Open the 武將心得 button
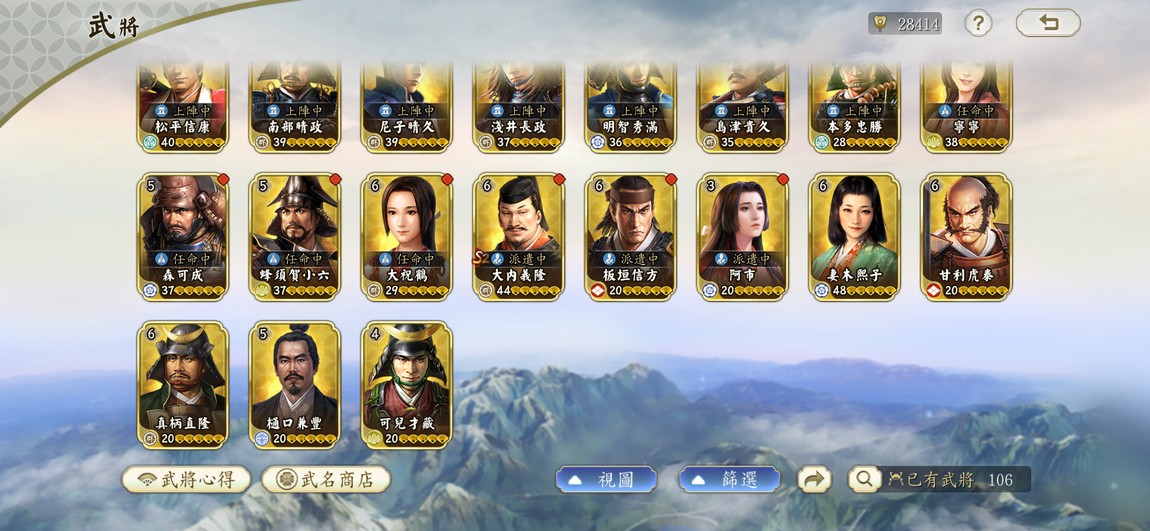The height and width of the screenshot is (531, 1150). tap(186, 479)
